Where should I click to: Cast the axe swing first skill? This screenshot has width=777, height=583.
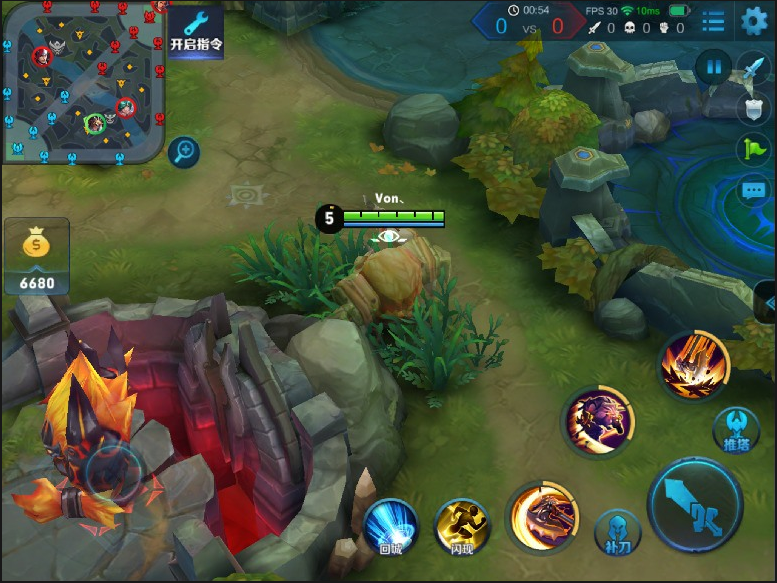(x=543, y=517)
